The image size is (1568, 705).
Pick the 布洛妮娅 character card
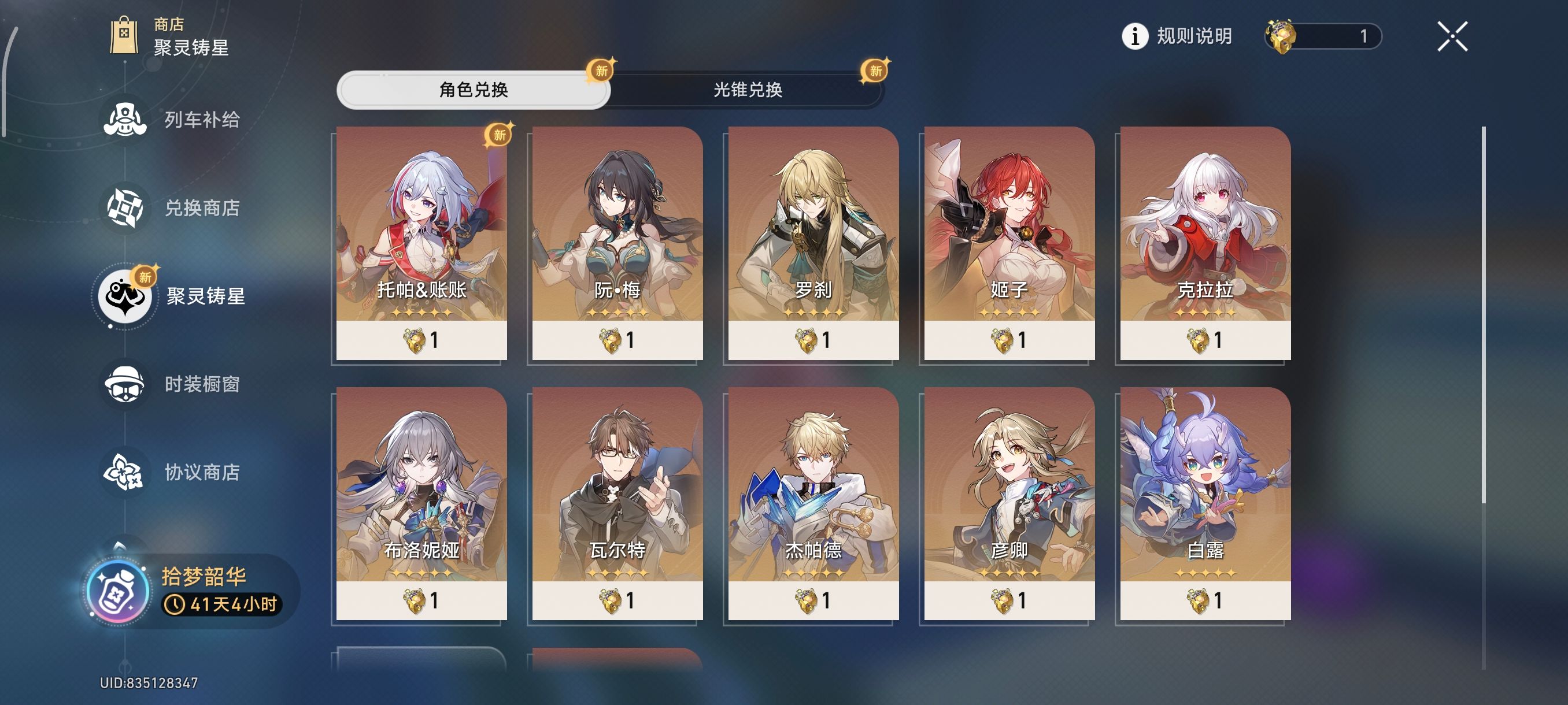point(421,504)
